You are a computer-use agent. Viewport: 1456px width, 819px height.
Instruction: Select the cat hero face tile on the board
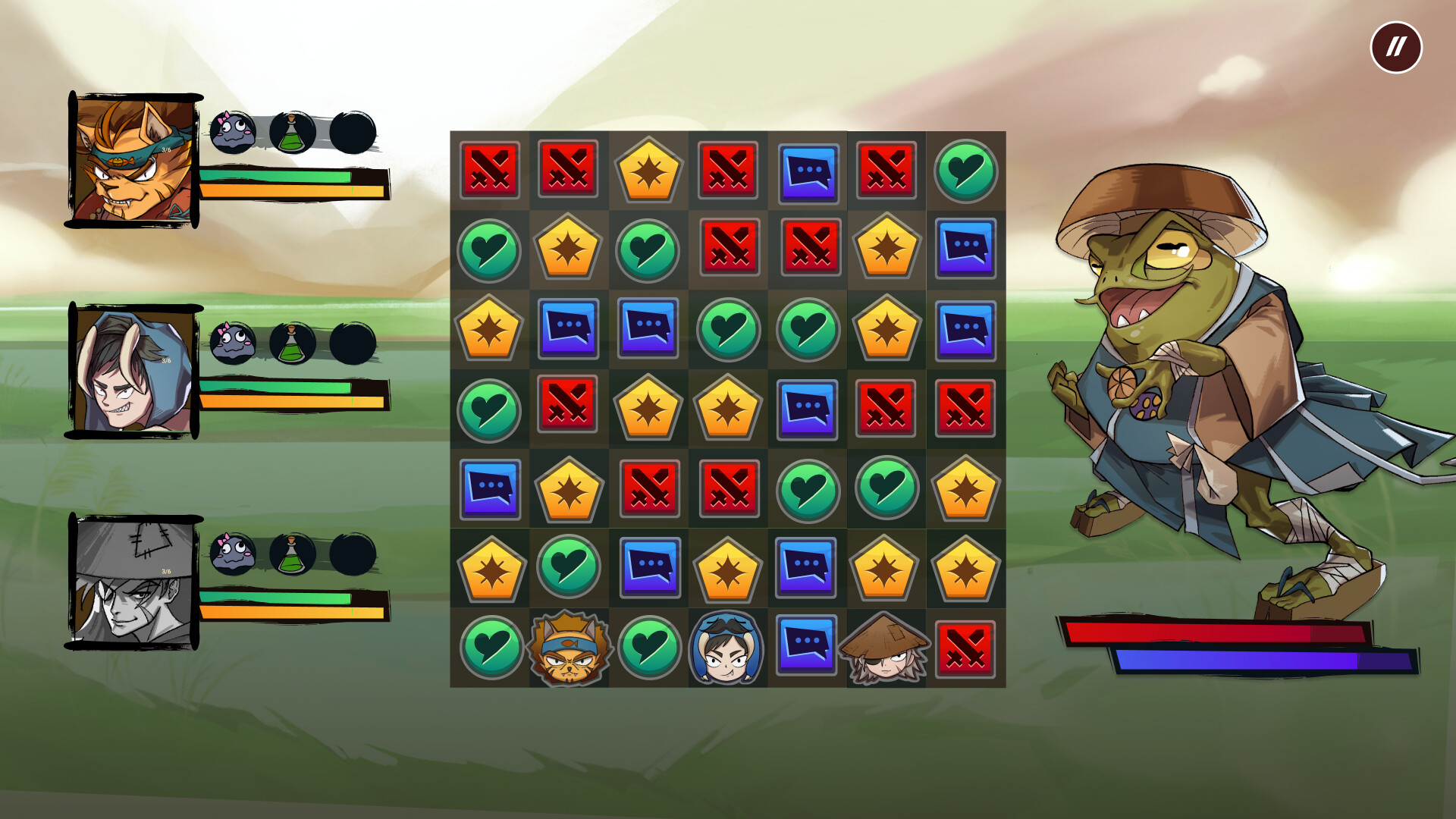point(569,648)
